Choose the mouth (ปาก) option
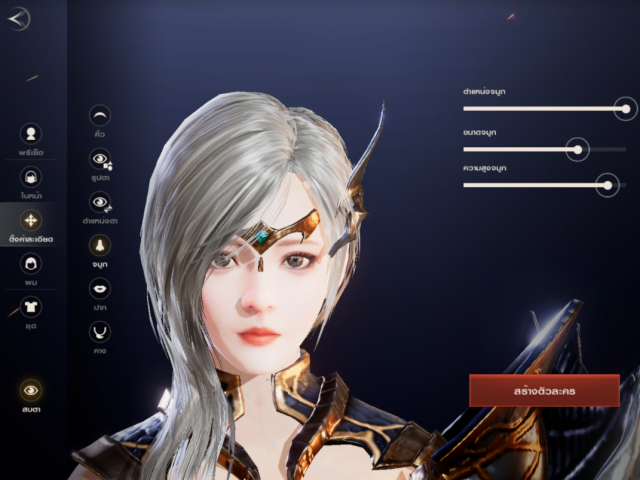 click(100, 288)
